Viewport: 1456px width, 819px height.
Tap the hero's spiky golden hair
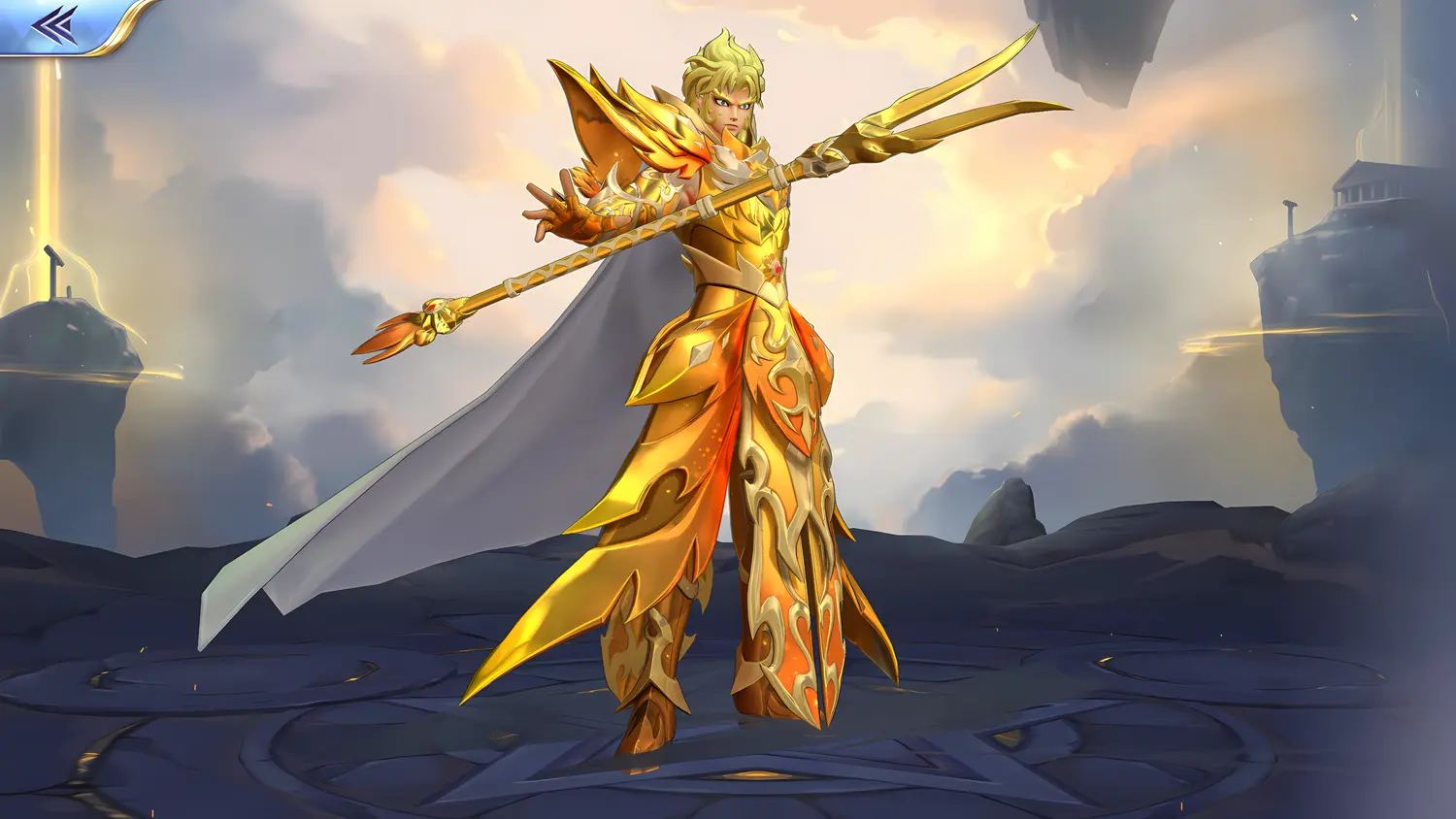pos(723,53)
